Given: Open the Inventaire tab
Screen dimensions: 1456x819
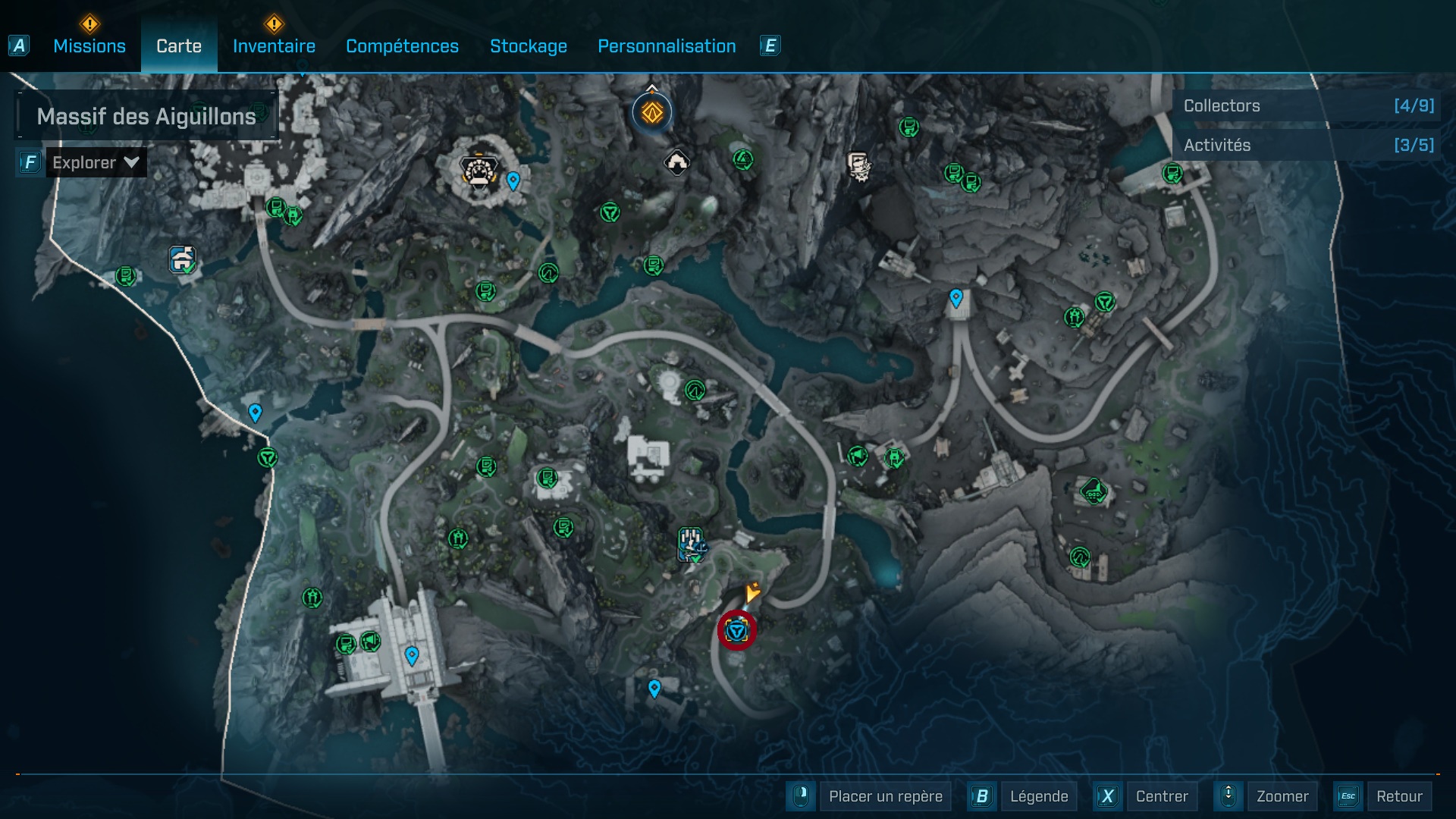Looking at the screenshot, I should (x=274, y=46).
